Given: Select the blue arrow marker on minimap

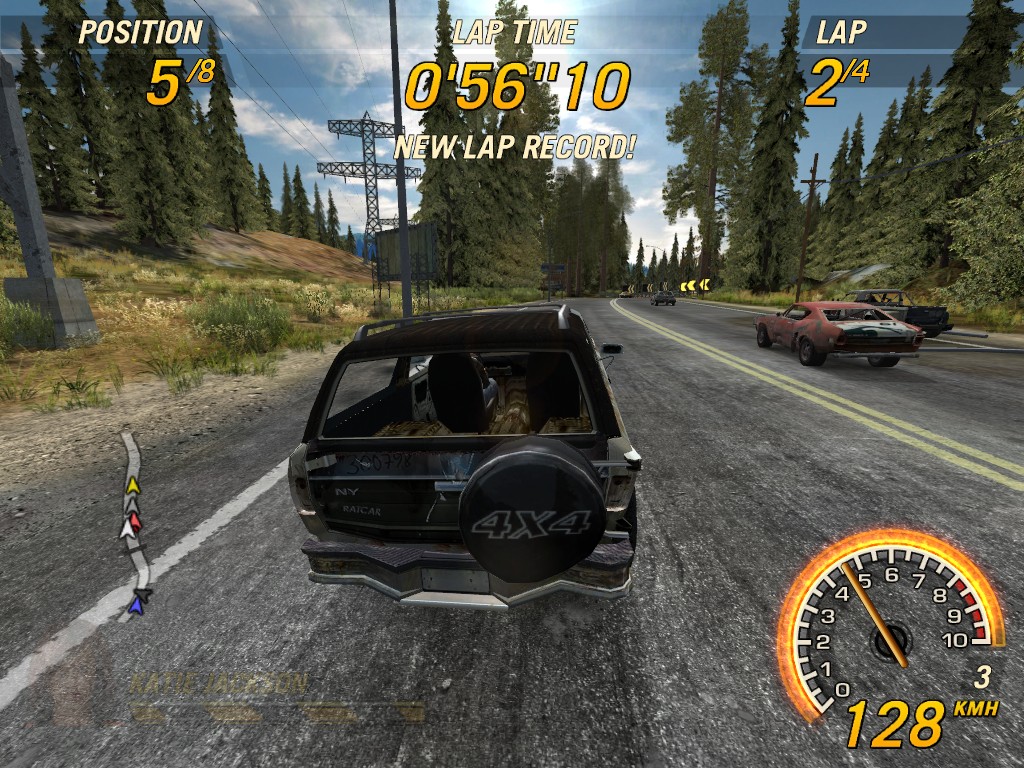Looking at the screenshot, I should [137, 604].
